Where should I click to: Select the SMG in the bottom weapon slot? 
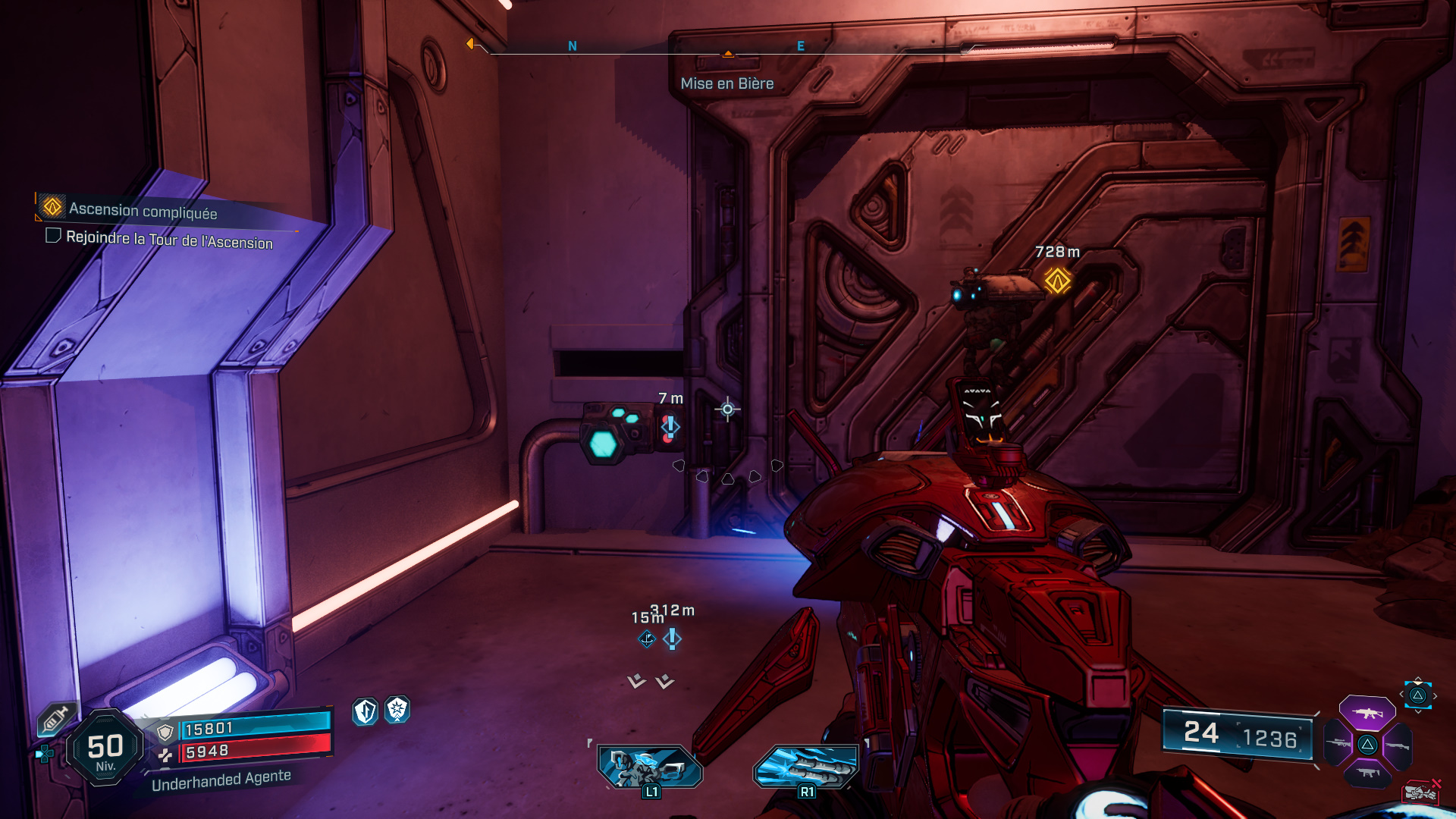(x=1368, y=773)
